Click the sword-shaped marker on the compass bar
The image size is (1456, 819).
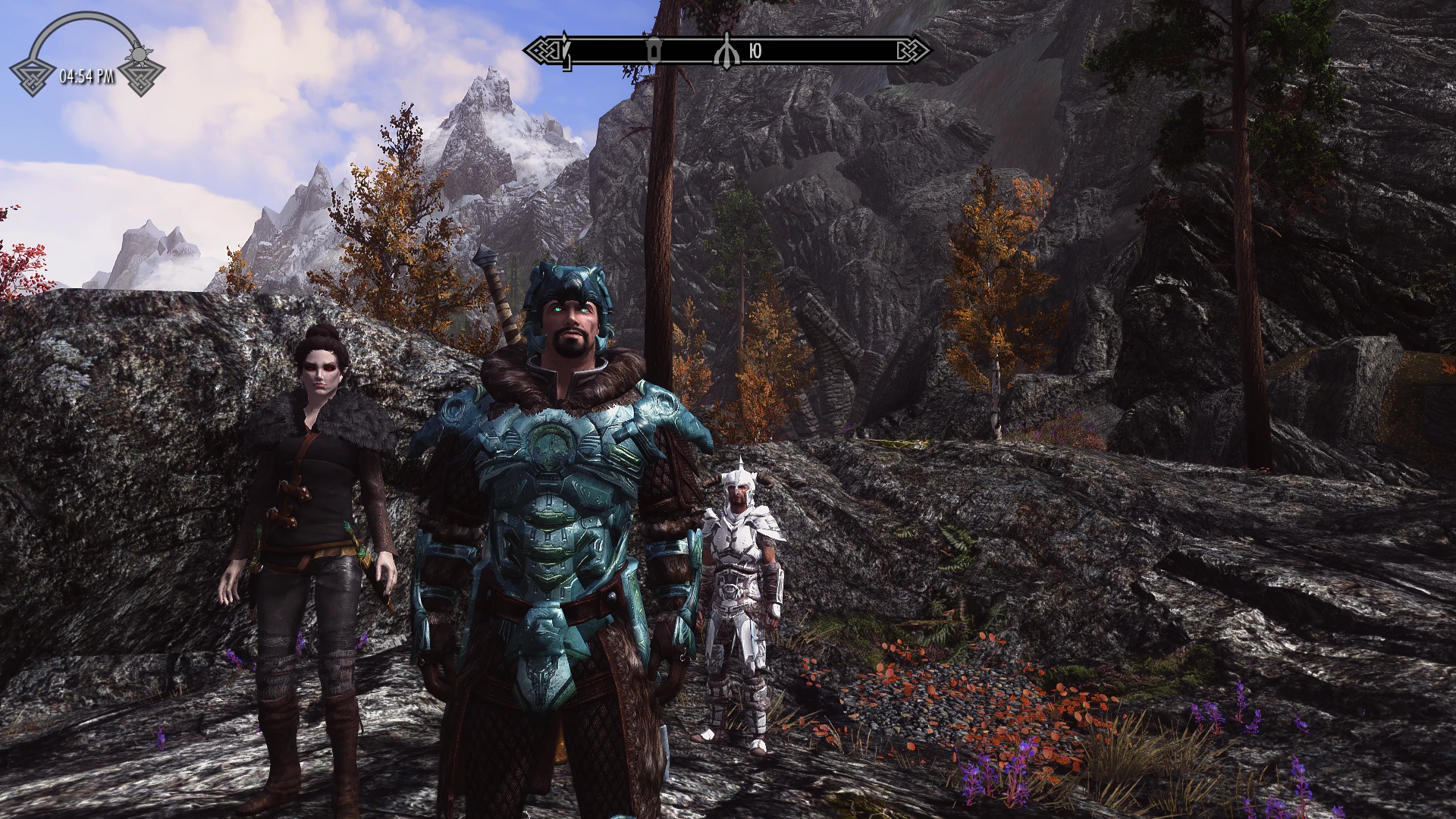(566, 55)
